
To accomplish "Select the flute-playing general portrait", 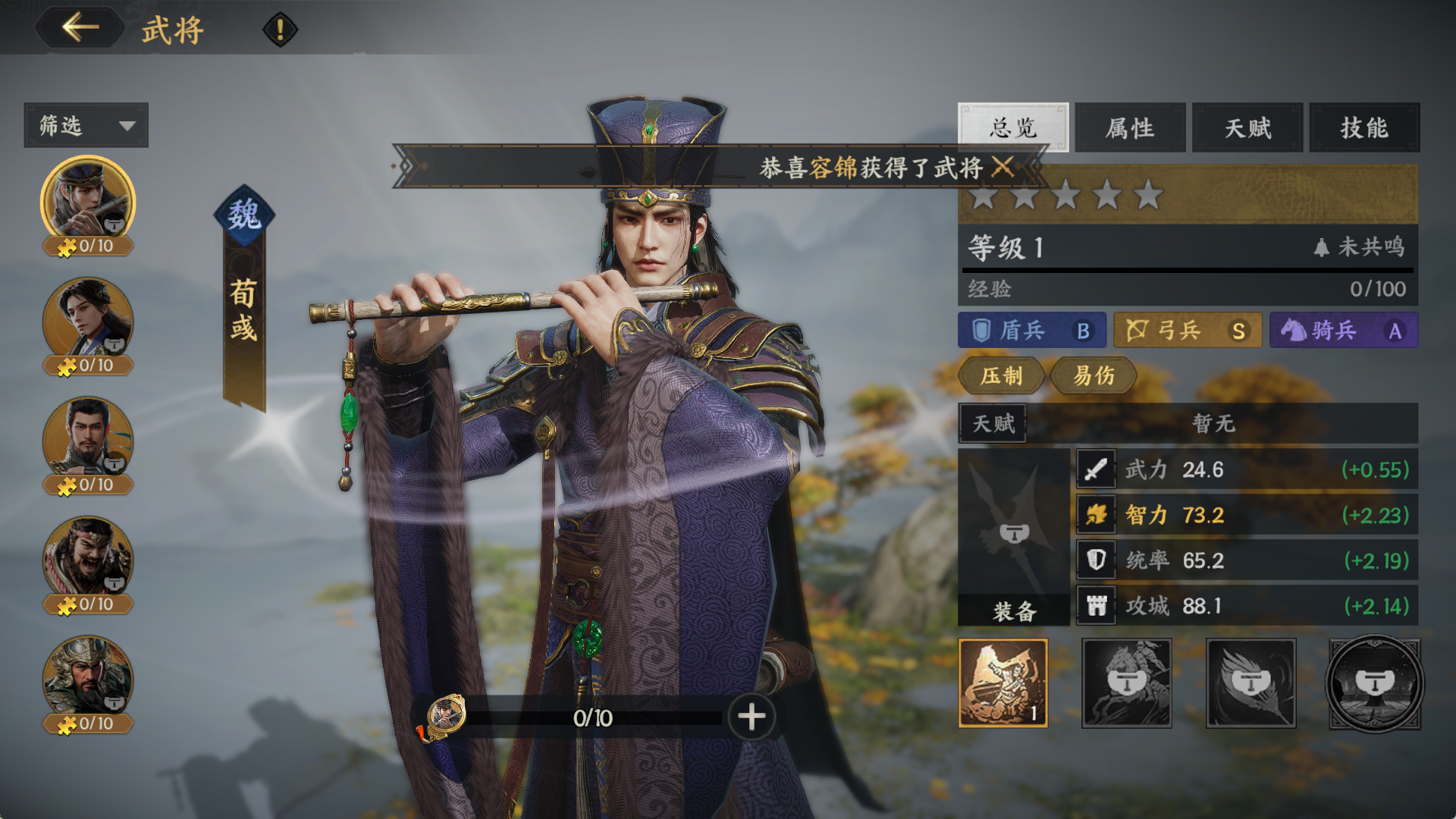I will (x=88, y=199).
